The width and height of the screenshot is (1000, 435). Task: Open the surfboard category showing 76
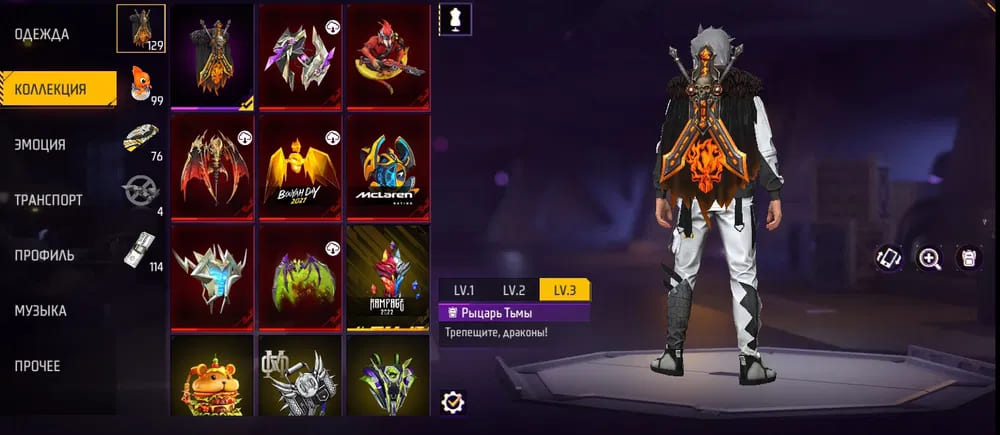(x=143, y=140)
